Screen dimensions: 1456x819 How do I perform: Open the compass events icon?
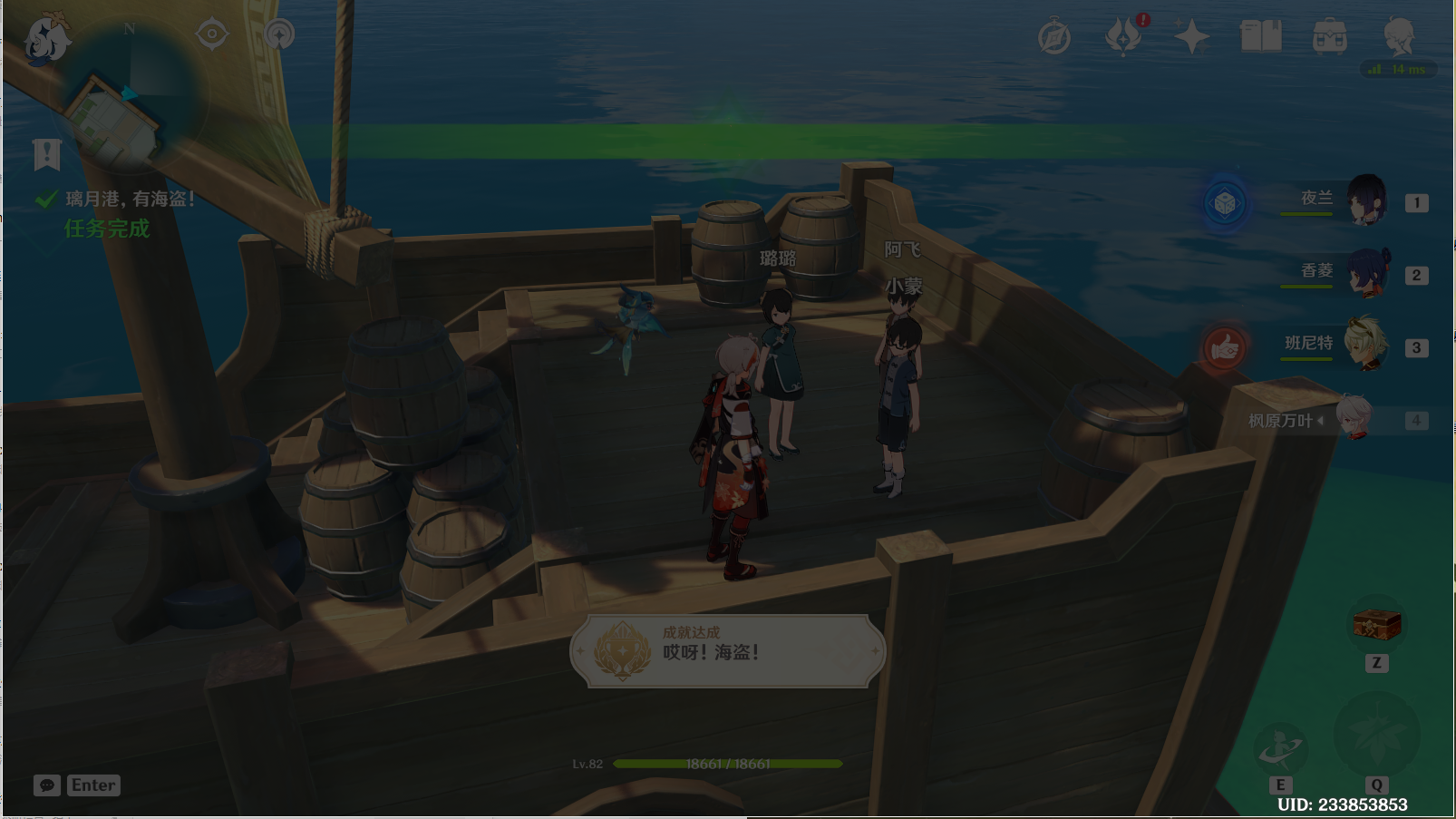pyautogui.click(x=1054, y=38)
